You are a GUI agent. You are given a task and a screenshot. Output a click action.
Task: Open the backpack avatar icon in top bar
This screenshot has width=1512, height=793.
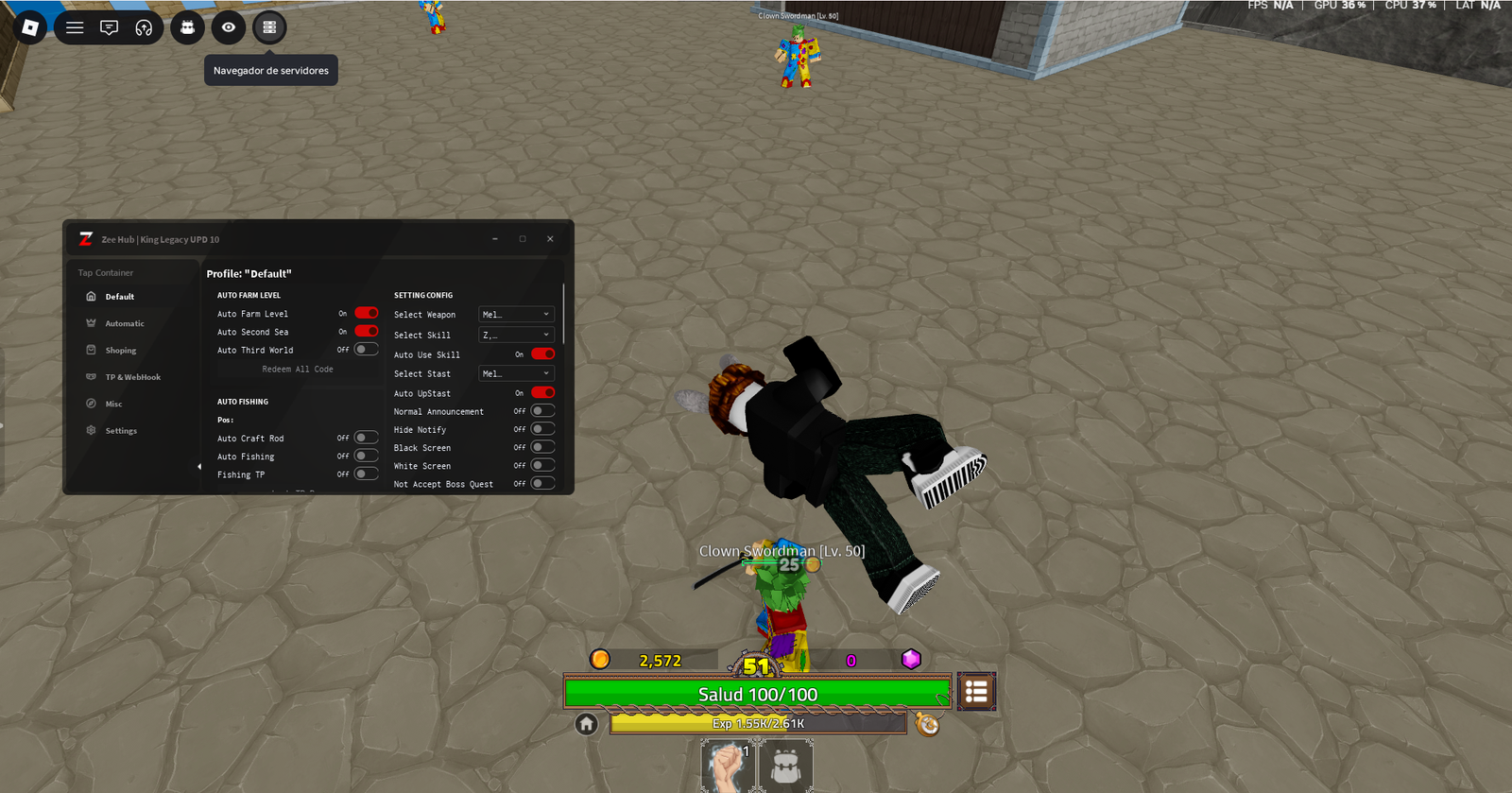point(186,27)
